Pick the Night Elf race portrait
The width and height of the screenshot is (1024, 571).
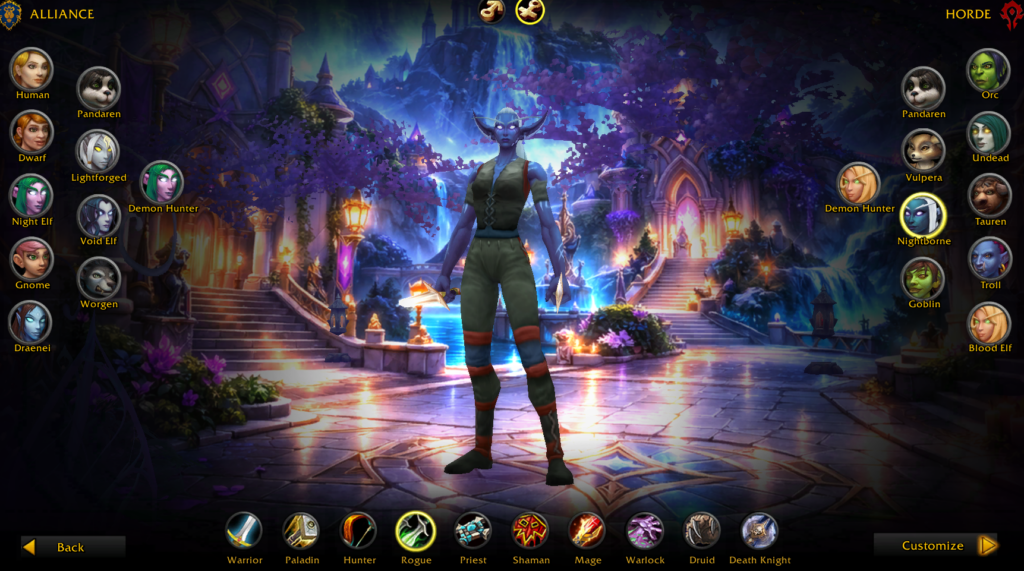pyautogui.click(x=32, y=195)
